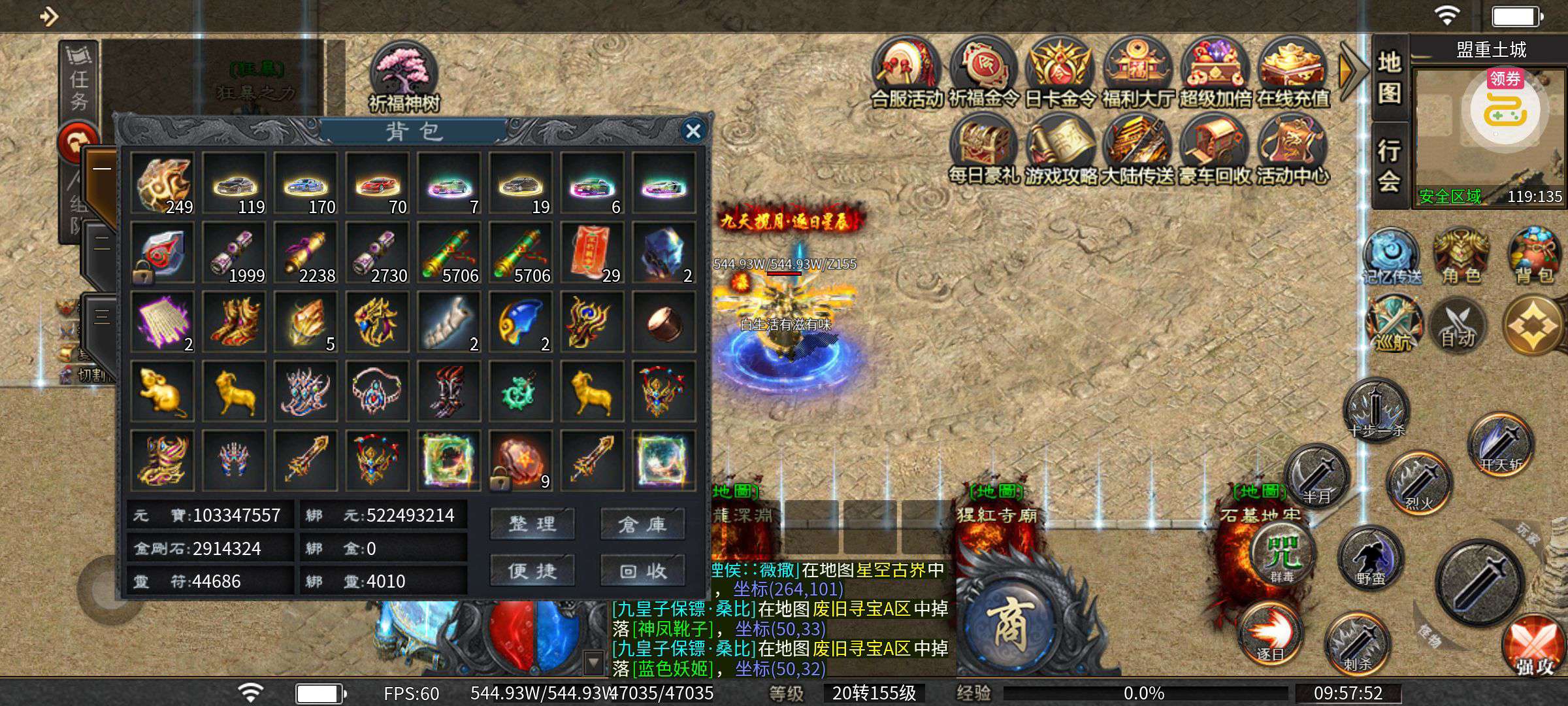Select the red envelope item slot

tap(591, 252)
